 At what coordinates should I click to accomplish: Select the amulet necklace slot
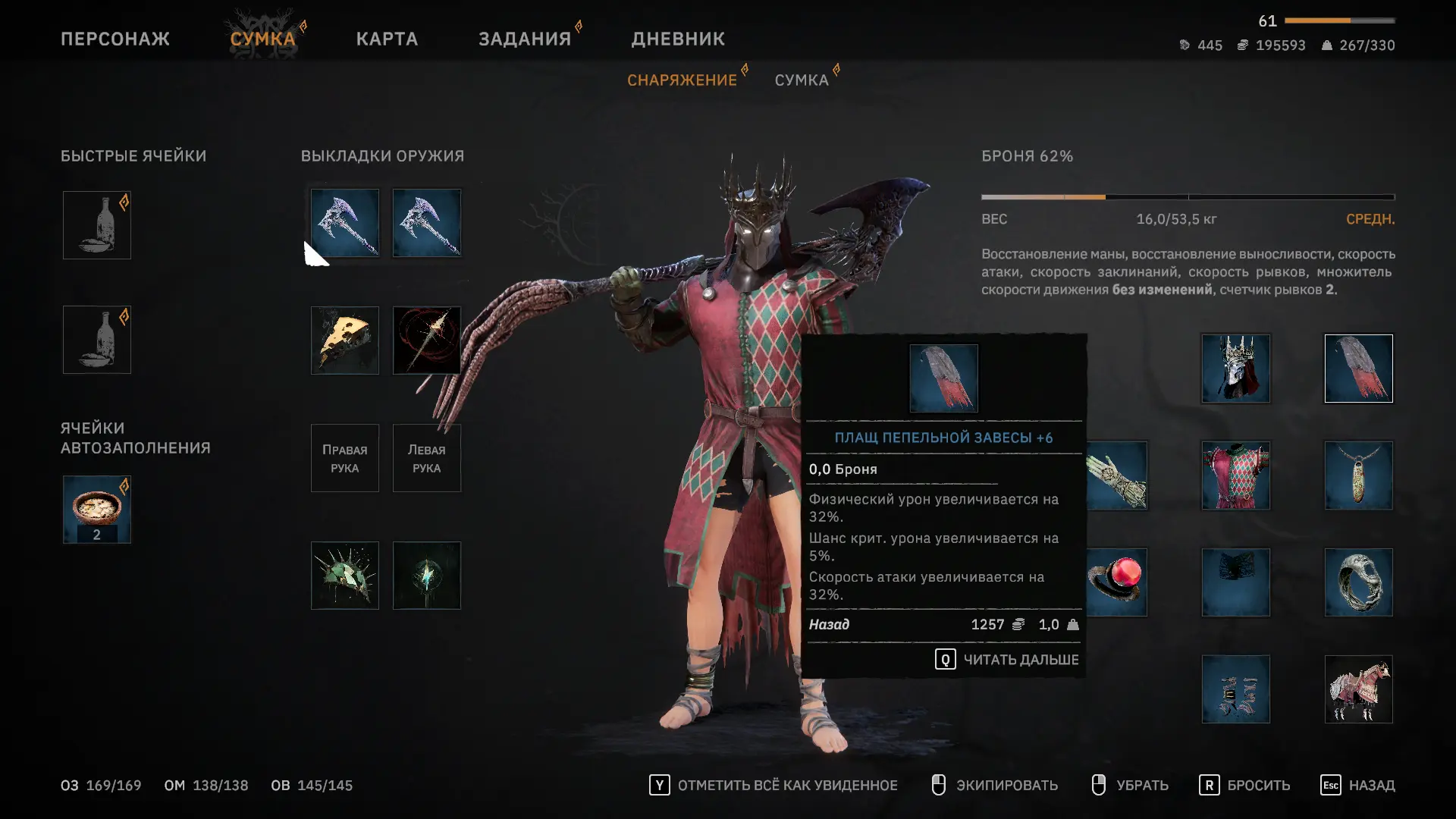pos(1359,475)
